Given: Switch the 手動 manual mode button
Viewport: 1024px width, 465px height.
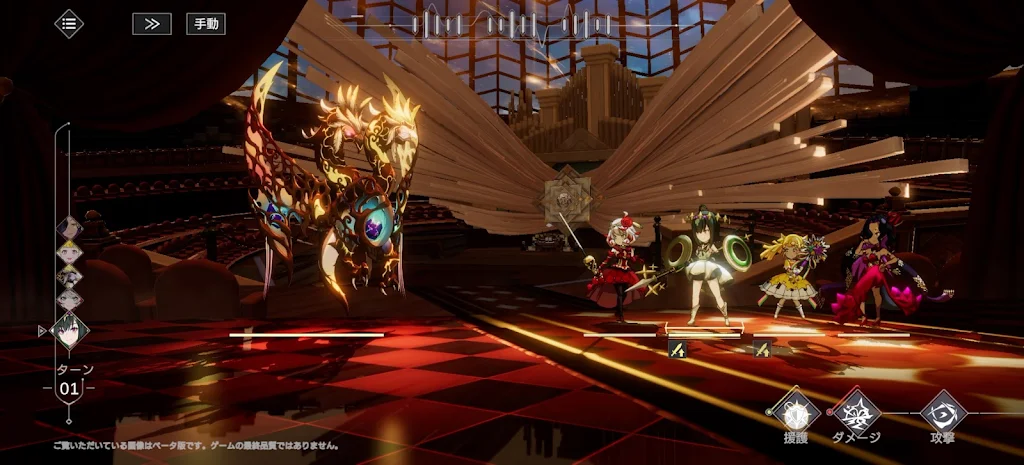Looking at the screenshot, I should pos(206,23).
